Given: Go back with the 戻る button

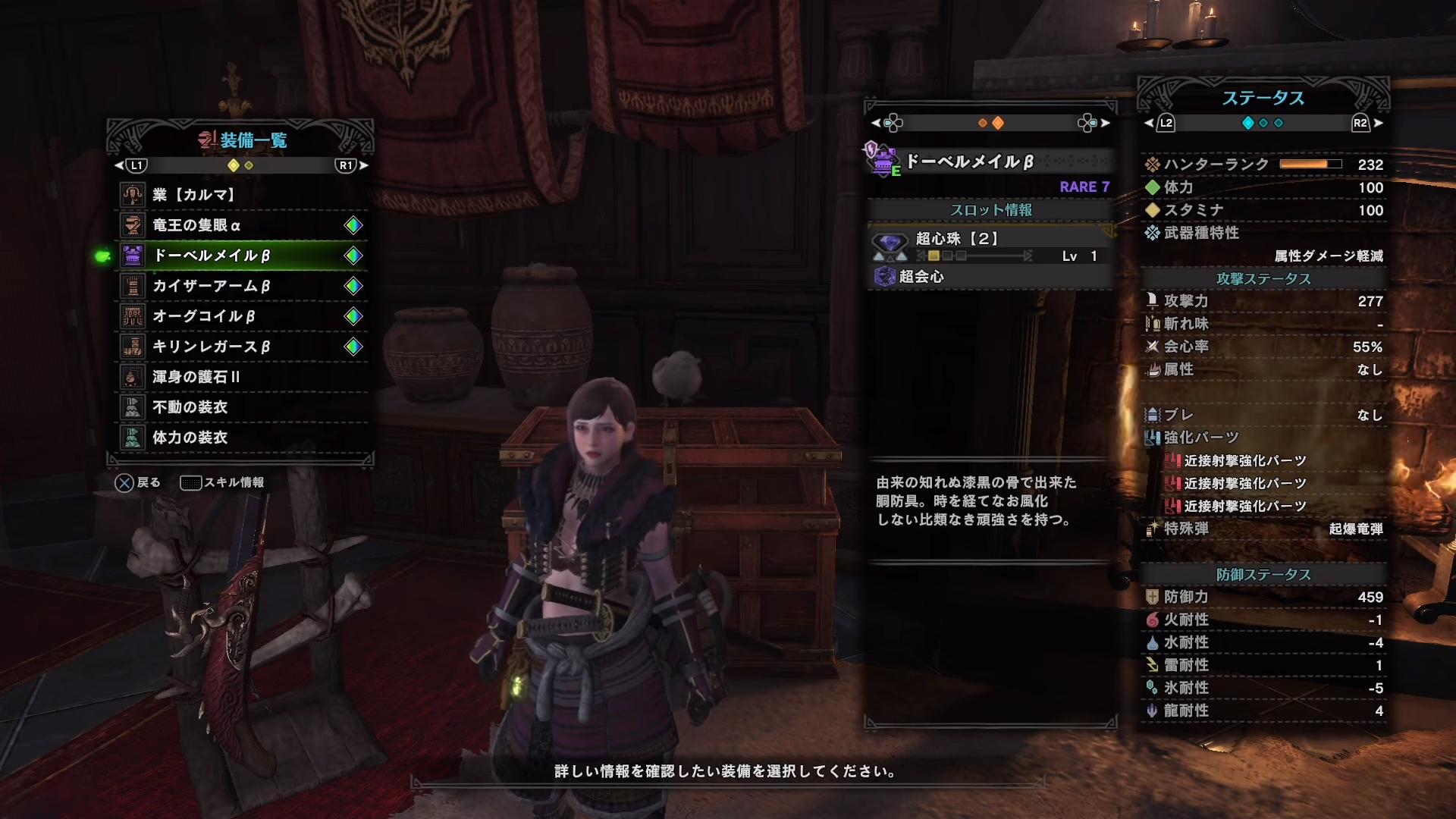Looking at the screenshot, I should click(x=137, y=482).
